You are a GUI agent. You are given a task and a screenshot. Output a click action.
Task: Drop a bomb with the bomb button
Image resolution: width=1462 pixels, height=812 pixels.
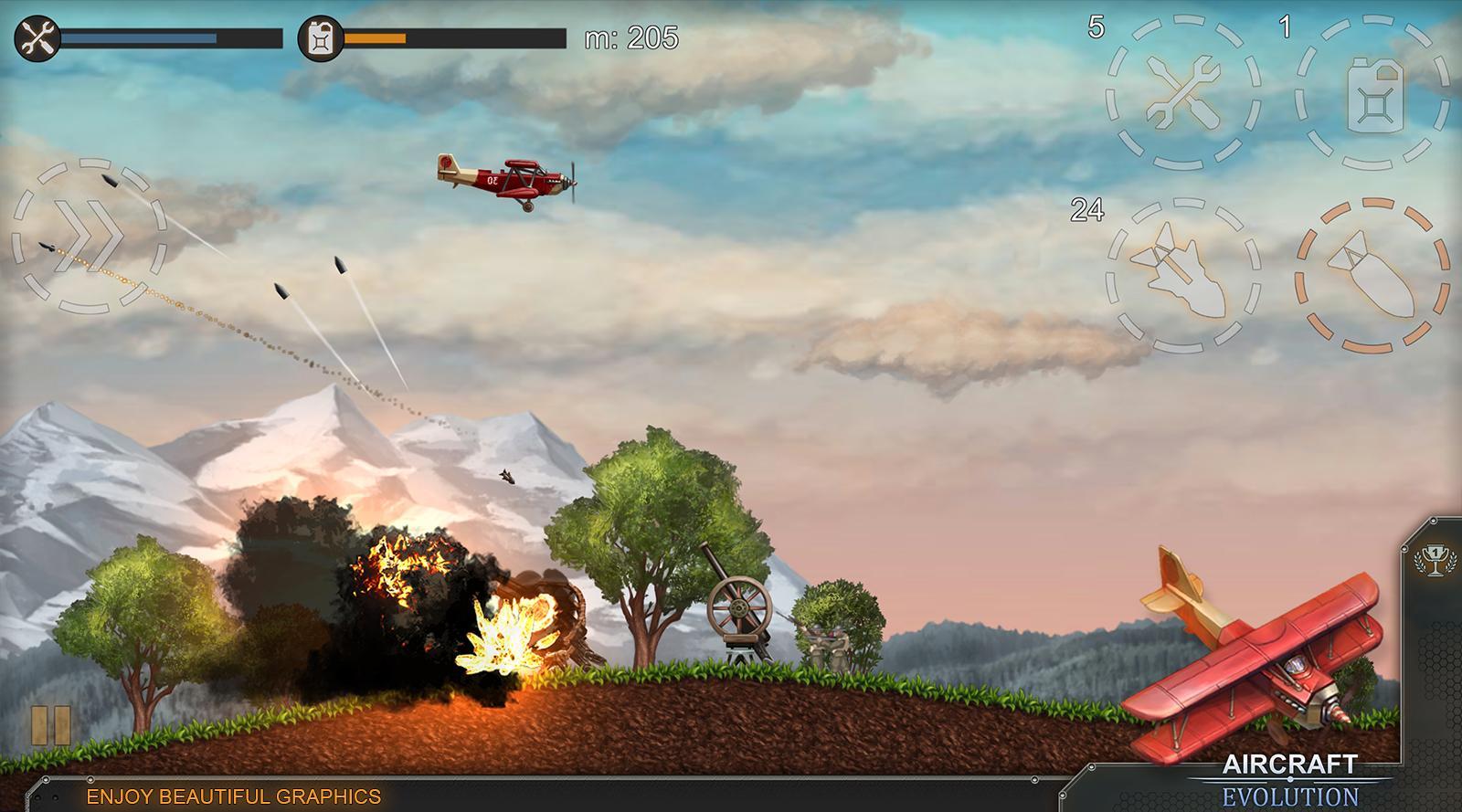click(1372, 276)
